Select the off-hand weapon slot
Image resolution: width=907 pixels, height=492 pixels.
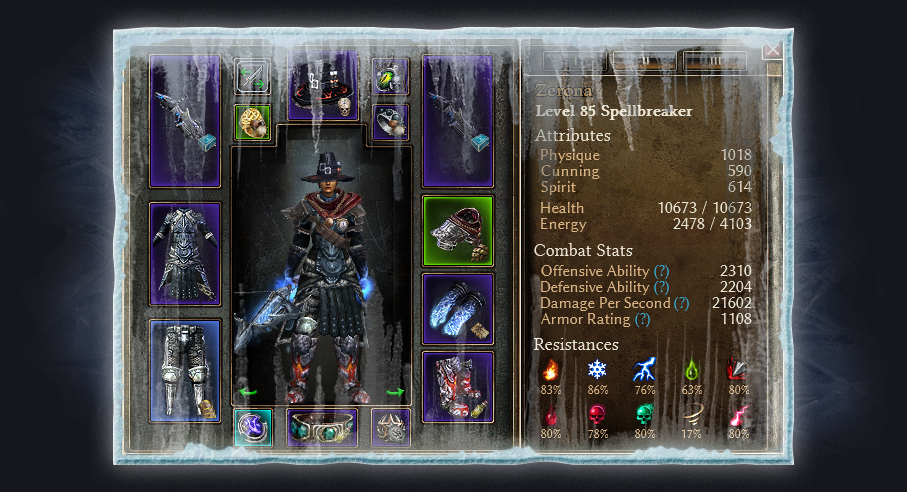tap(457, 121)
